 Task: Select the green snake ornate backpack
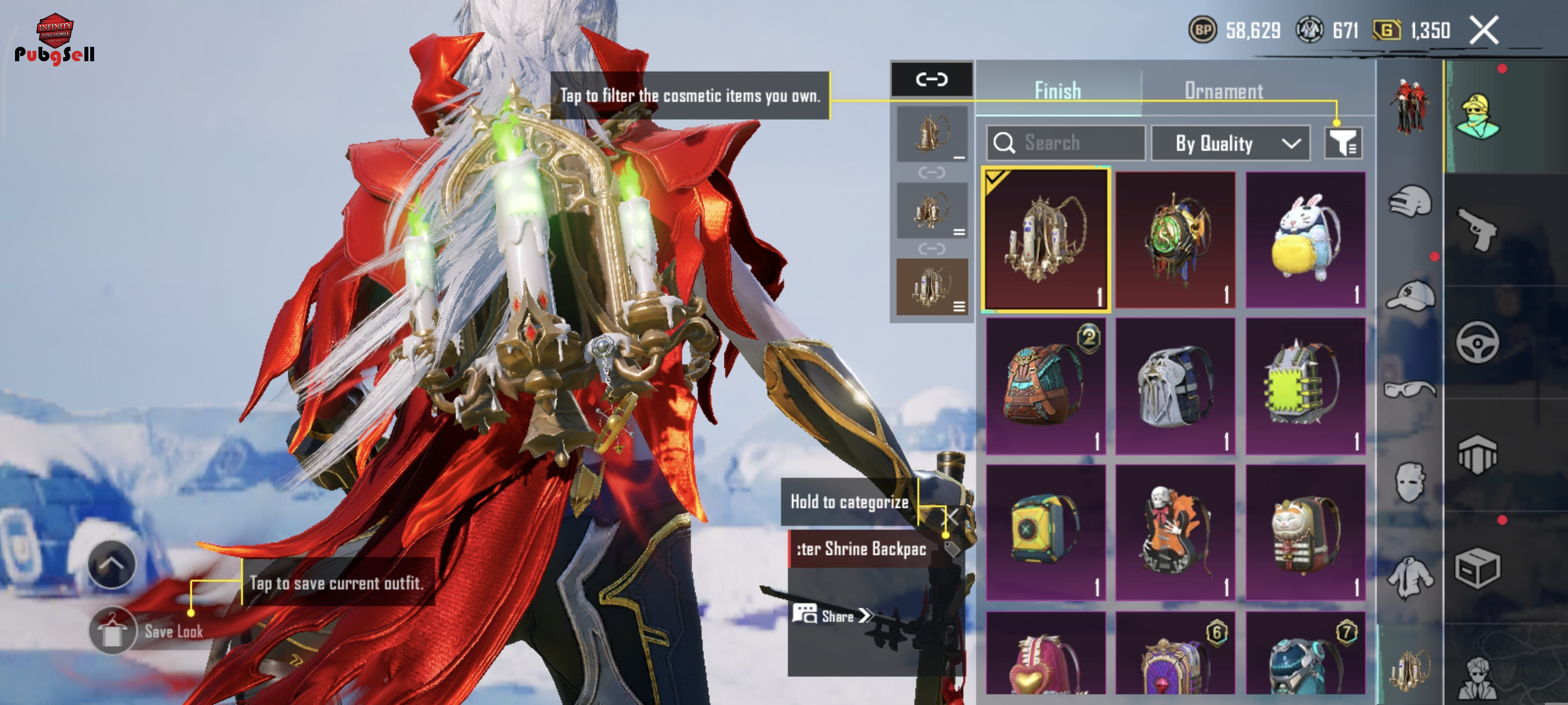(x=1175, y=240)
